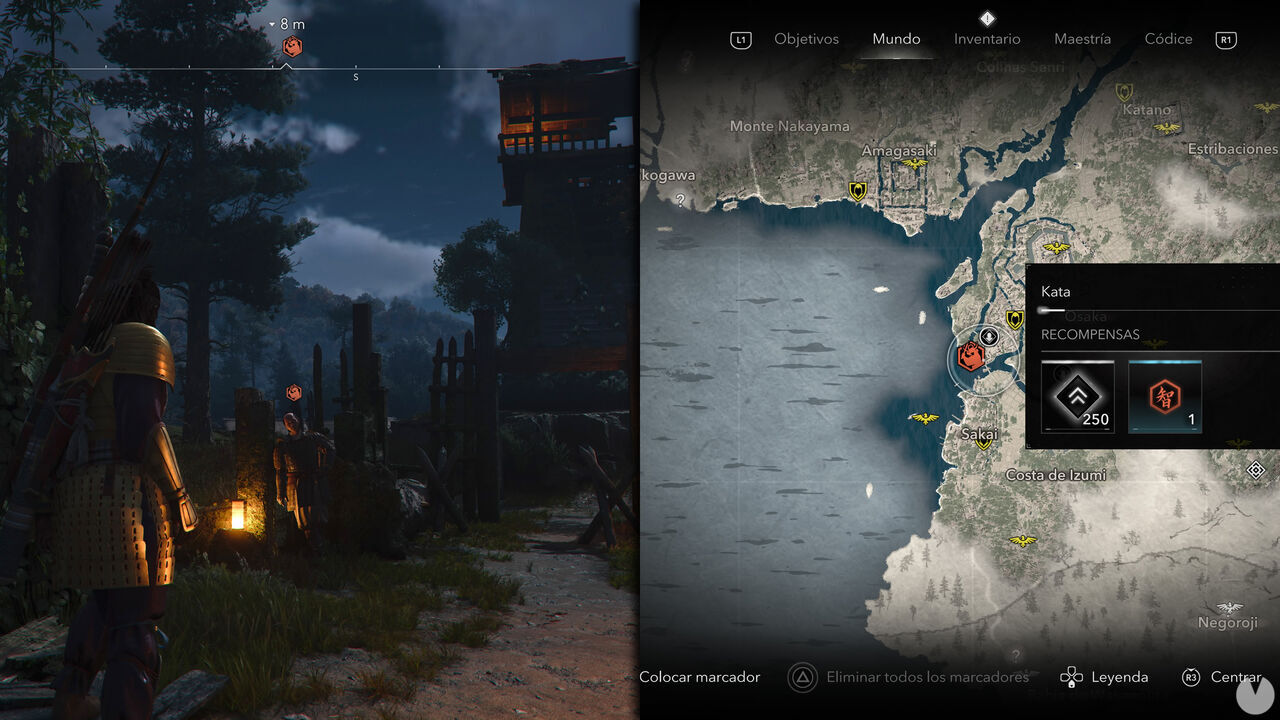Click the compass diamond icon on the map edge

point(1257,469)
